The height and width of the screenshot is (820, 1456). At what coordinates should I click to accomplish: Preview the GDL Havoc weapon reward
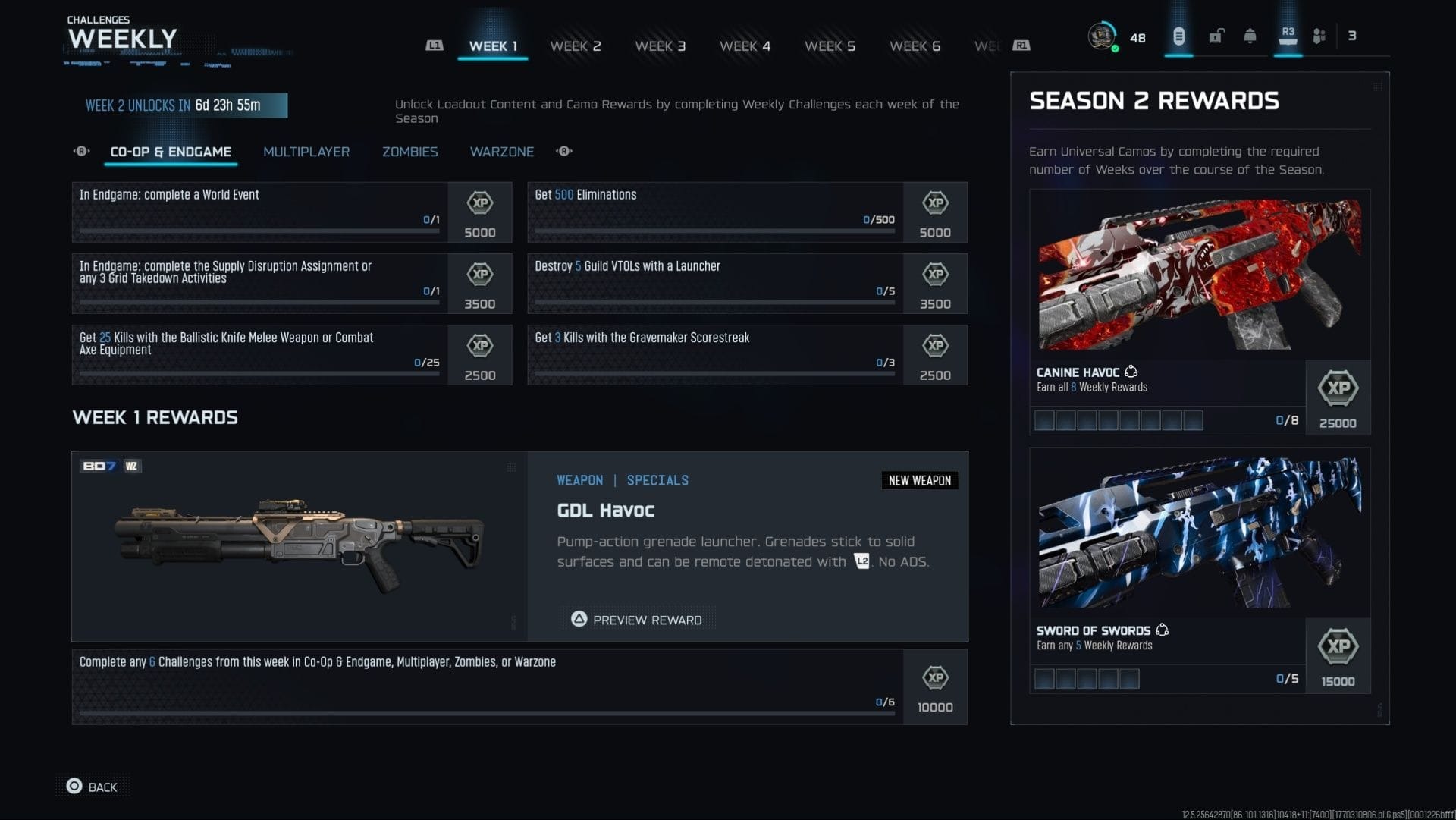[638, 620]
